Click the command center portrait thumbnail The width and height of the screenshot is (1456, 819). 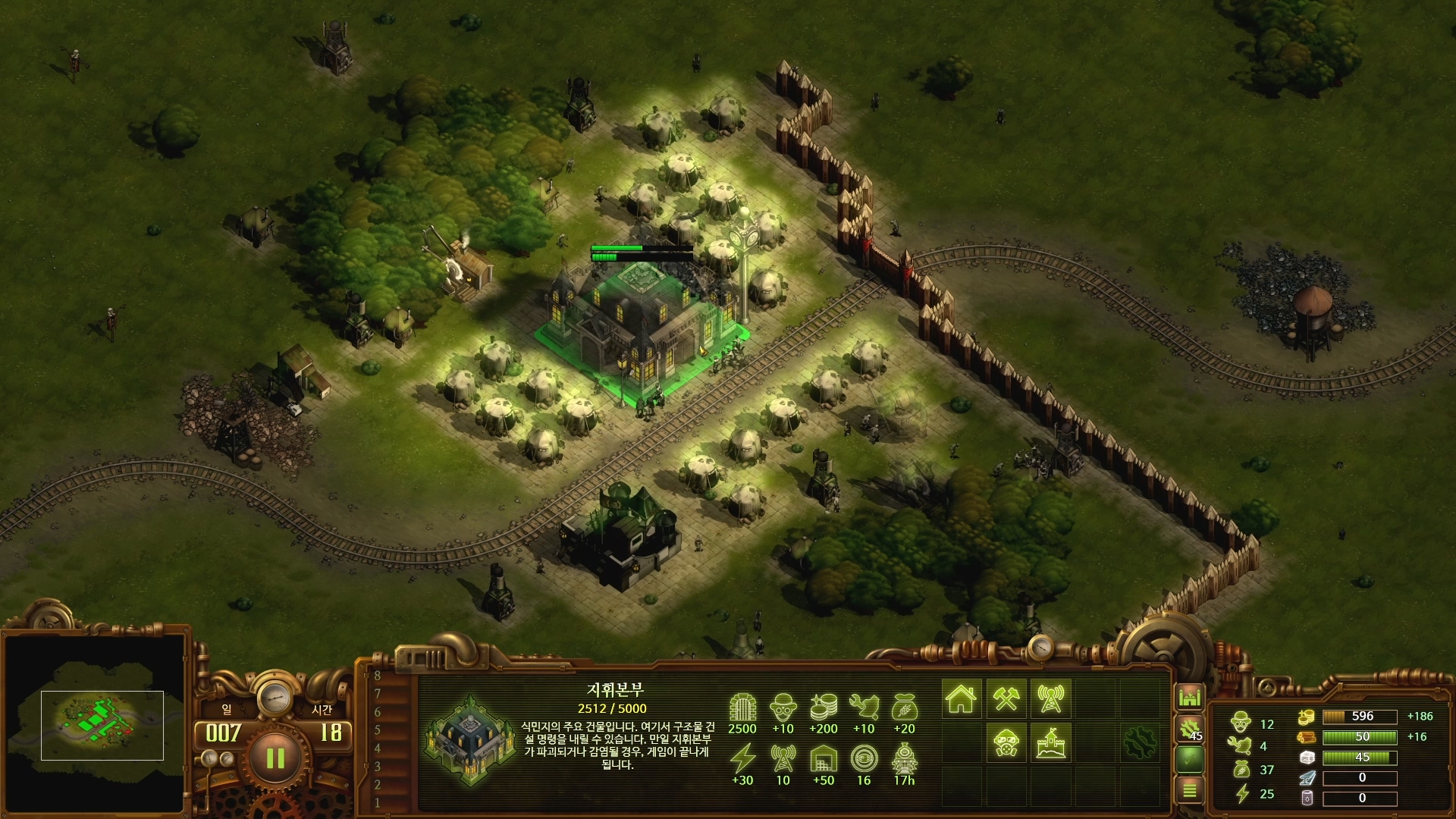[471, 737]
